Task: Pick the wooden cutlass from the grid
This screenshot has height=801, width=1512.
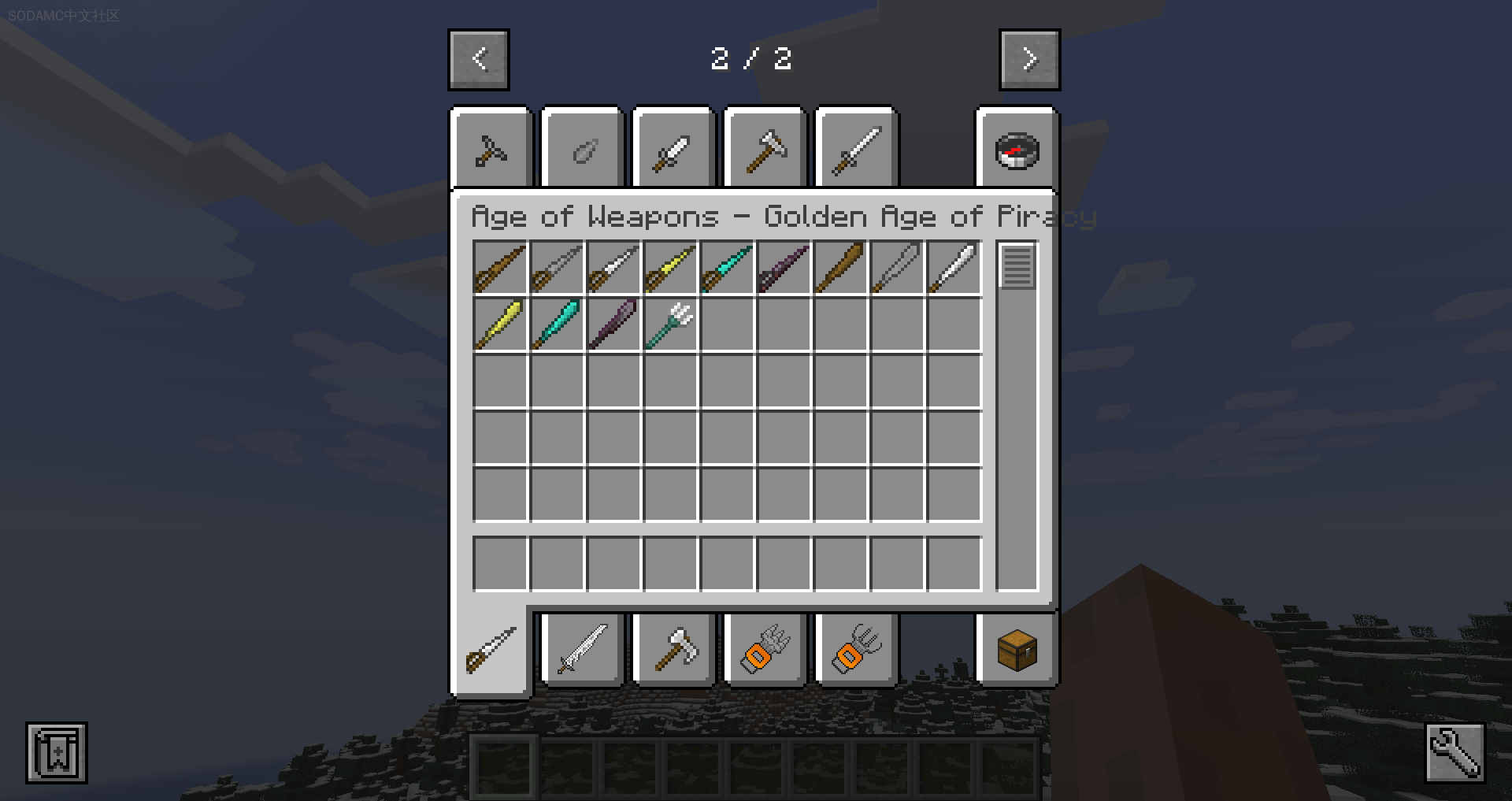Action: pyautogui.click(x=500, y=269)
